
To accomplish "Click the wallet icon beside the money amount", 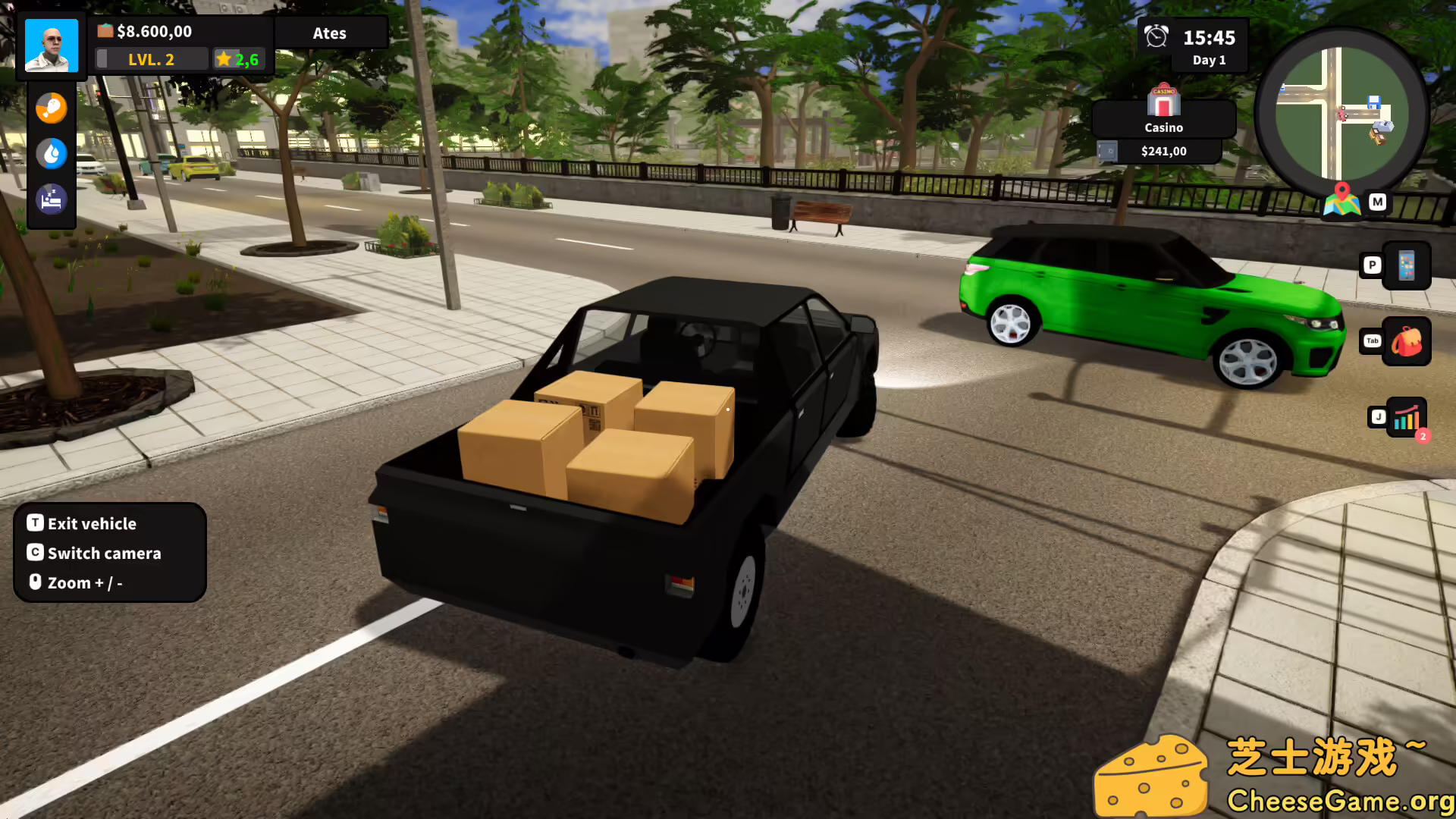I will coord(104,31).
